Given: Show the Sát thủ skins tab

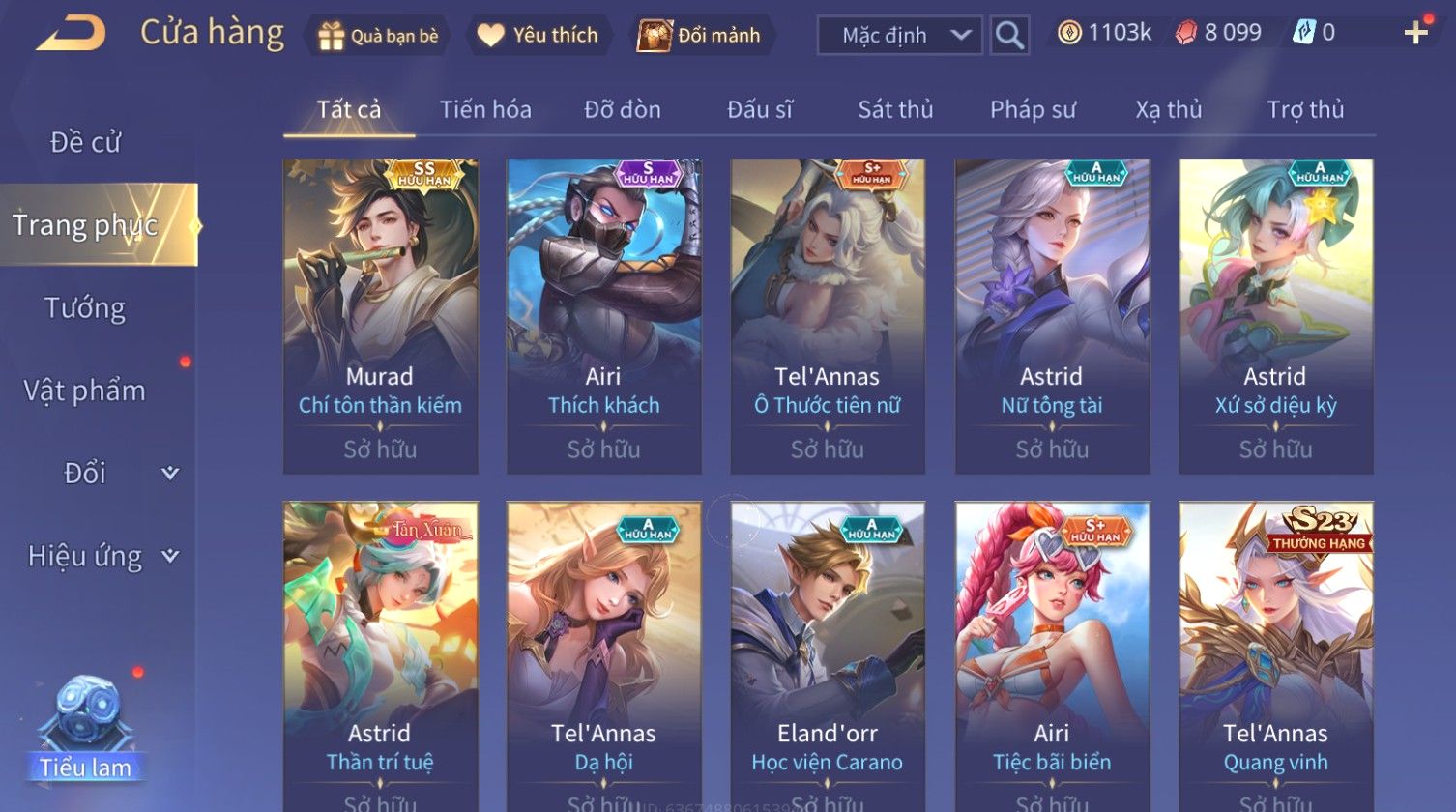Looking at the screenshot, I should [895, 110].
